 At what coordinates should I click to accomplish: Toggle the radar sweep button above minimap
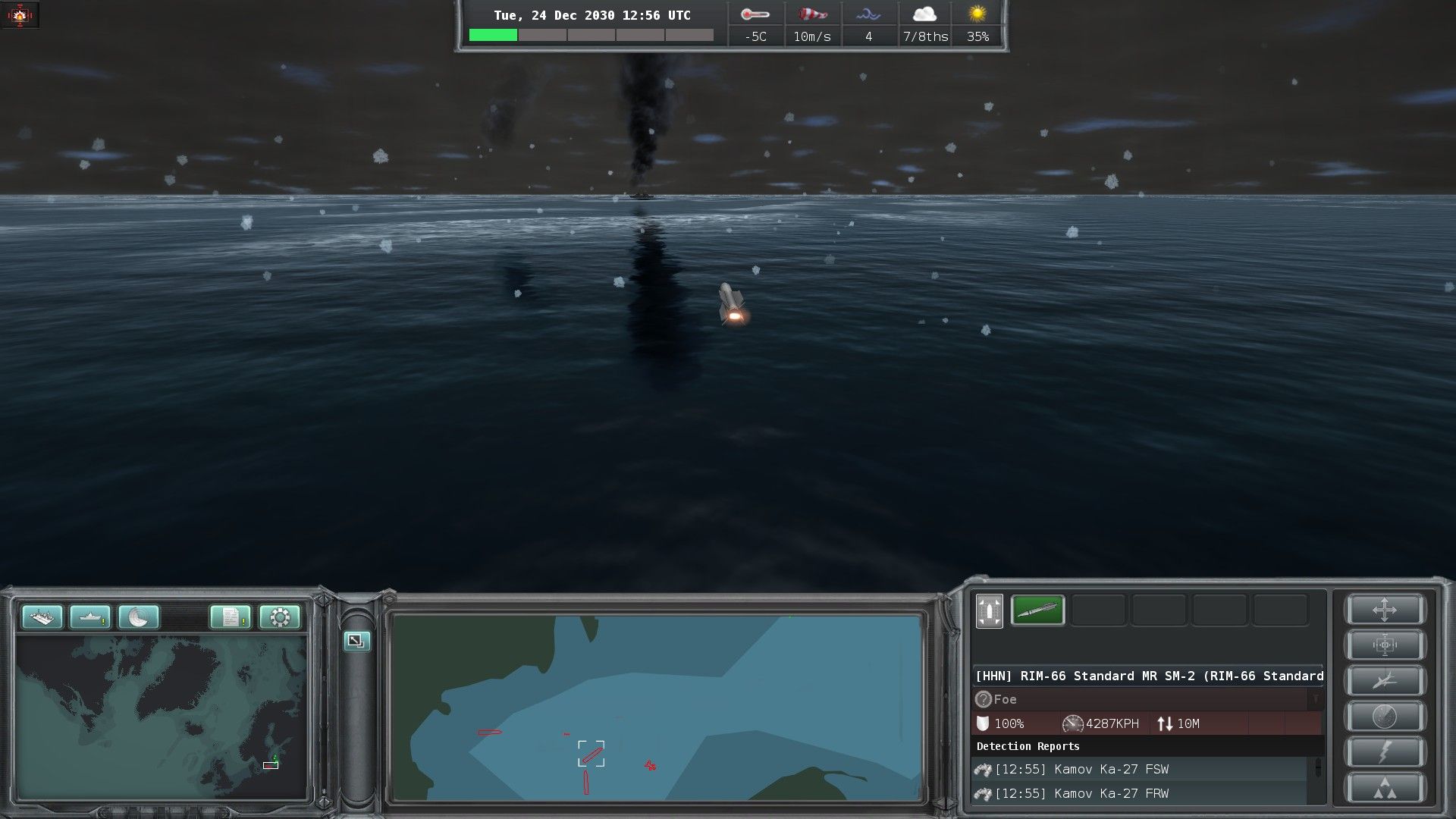(139, 617)
